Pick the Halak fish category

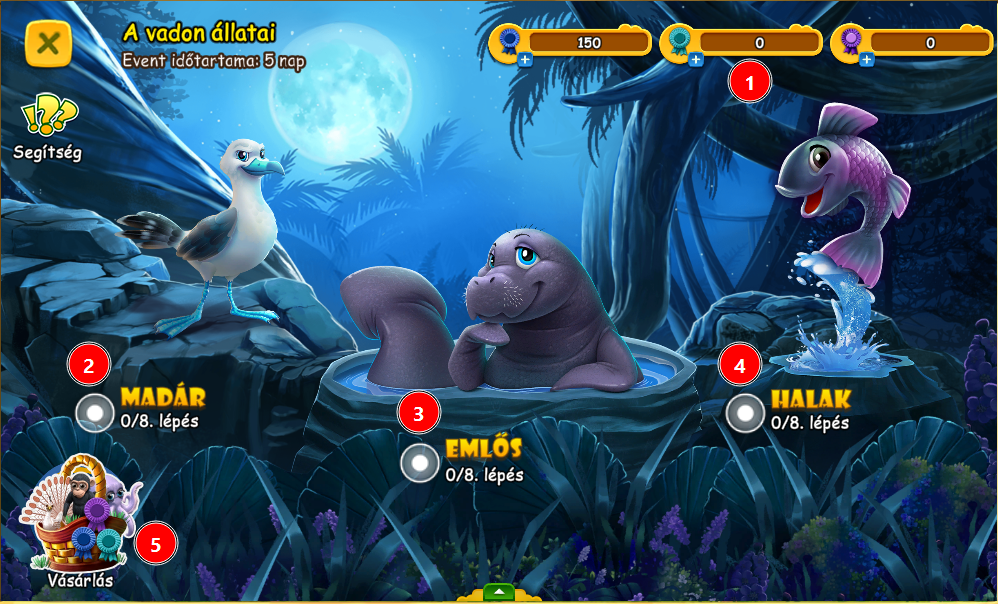(745, 413)
